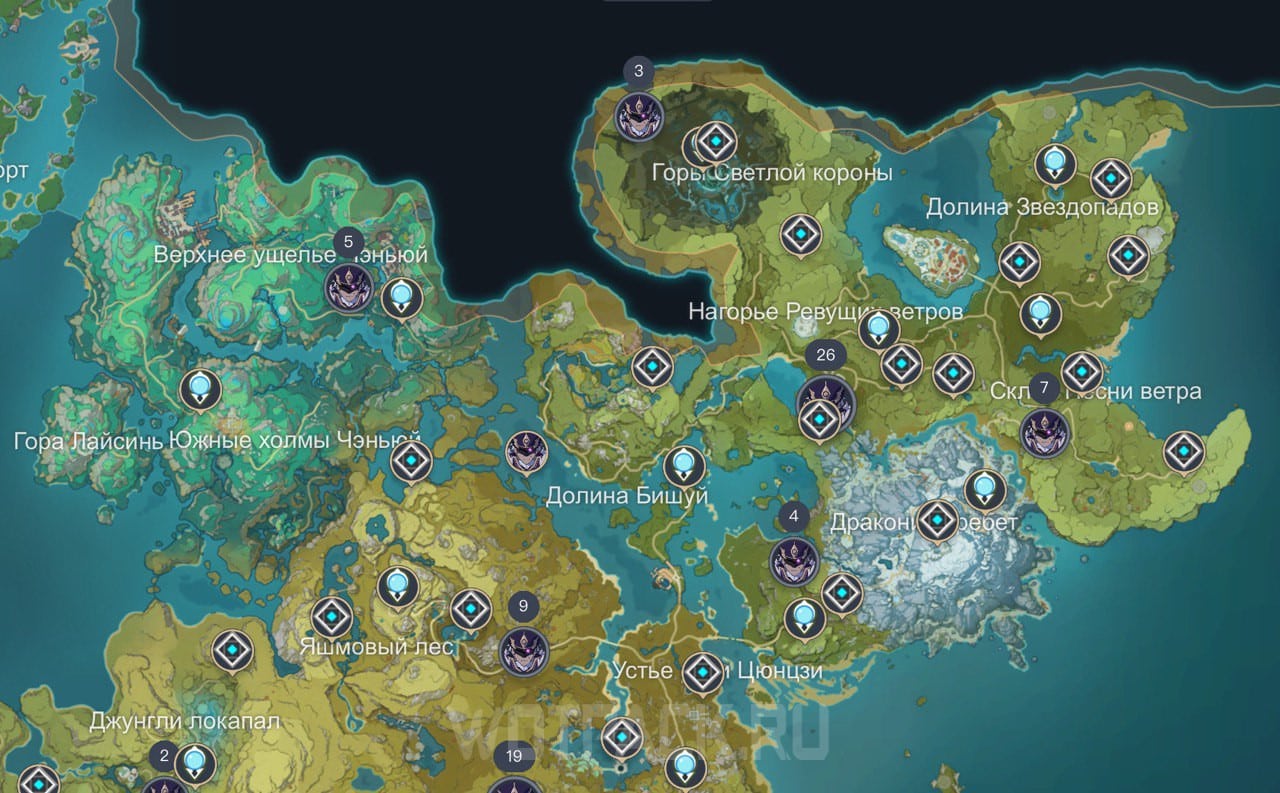This screenshot has width=1280, height=793.
Task: Select the blue orb pin above Гора Лайсинь
Action: click(x=200, y=388)
